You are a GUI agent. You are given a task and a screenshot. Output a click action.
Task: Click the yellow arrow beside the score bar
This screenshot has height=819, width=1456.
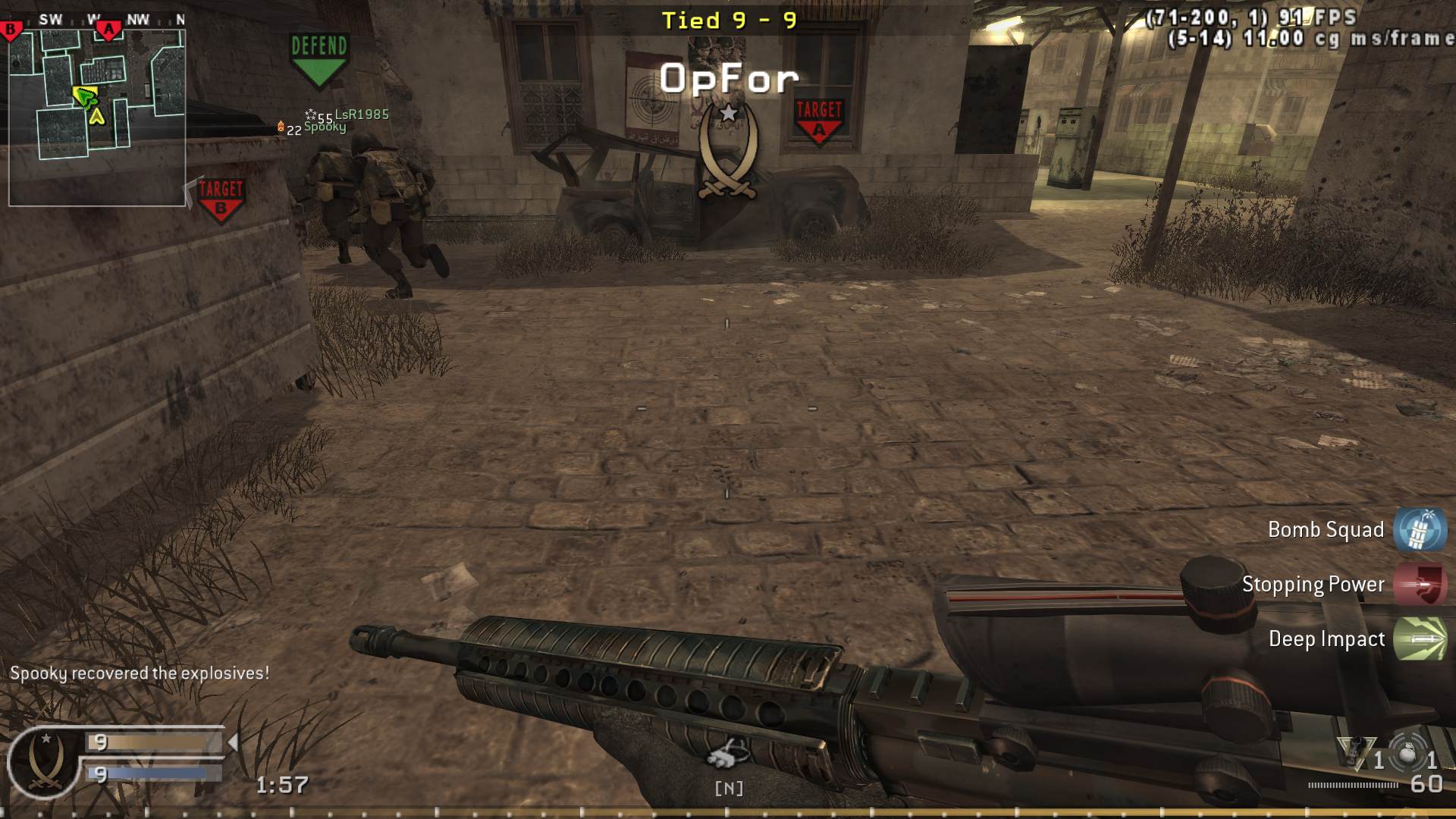tap(234, 743)
